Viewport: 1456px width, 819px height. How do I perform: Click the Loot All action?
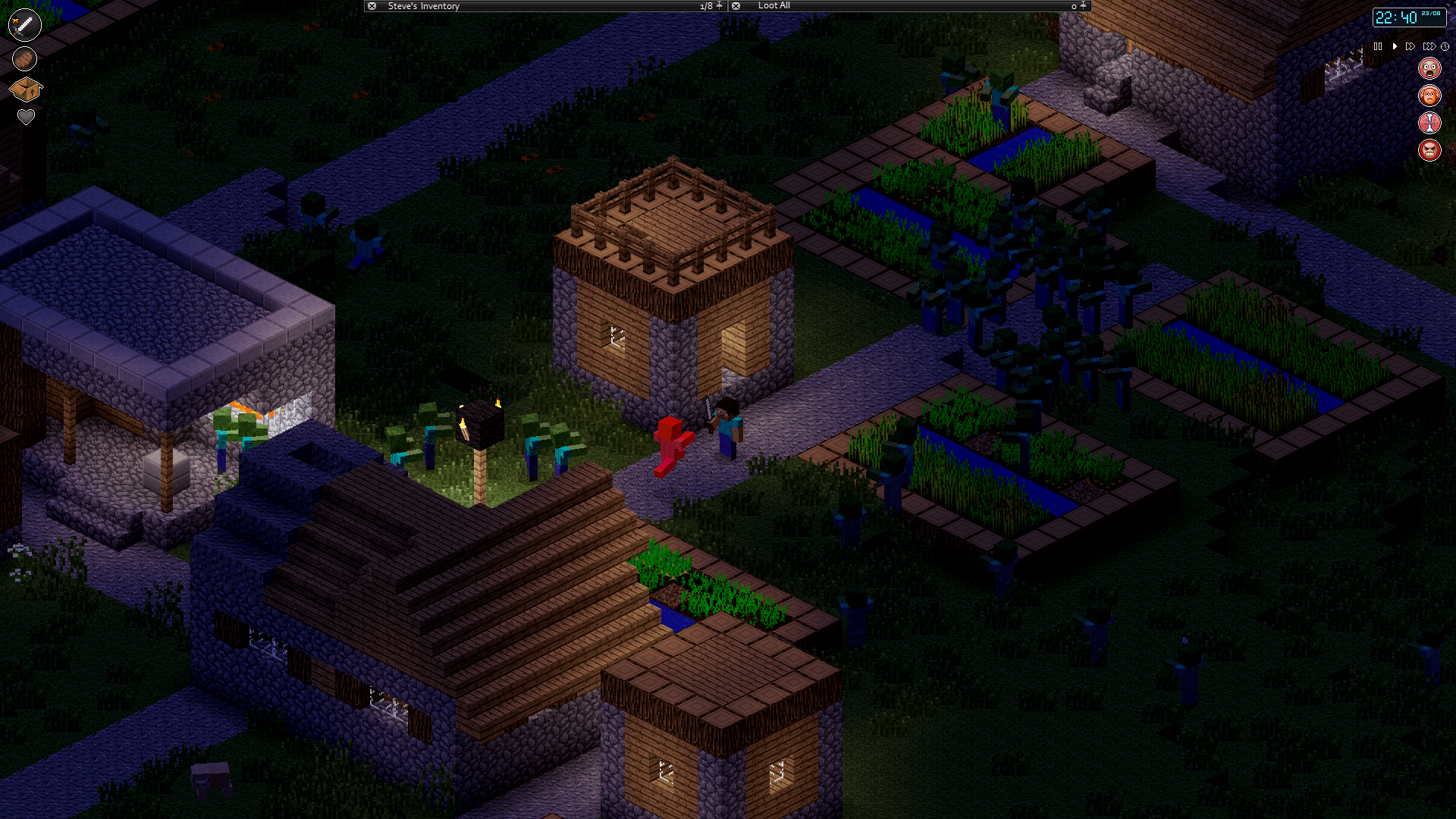(x=775, y=5)
